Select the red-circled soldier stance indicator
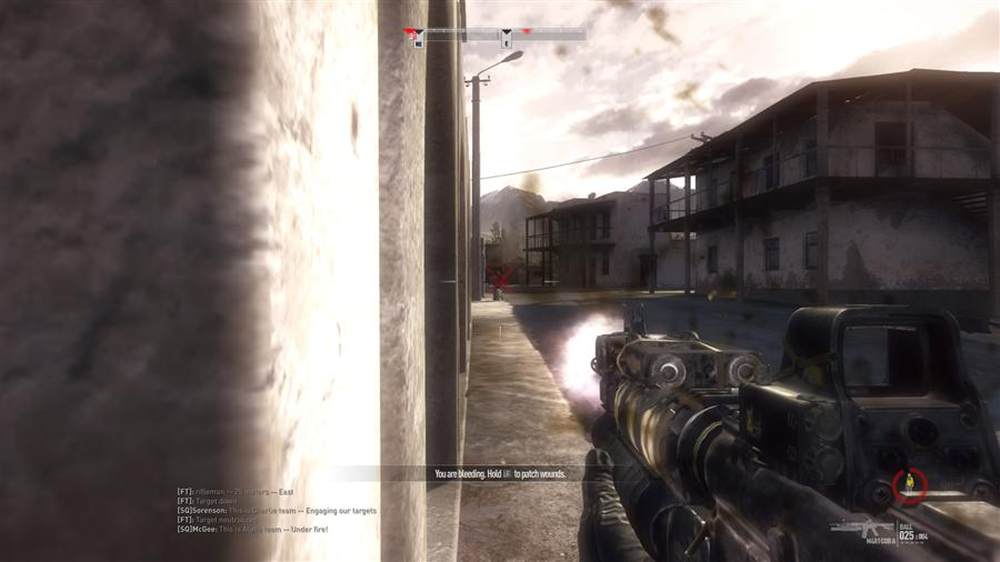The height and width of the screenshot is (562, 1000). point(909,485)
